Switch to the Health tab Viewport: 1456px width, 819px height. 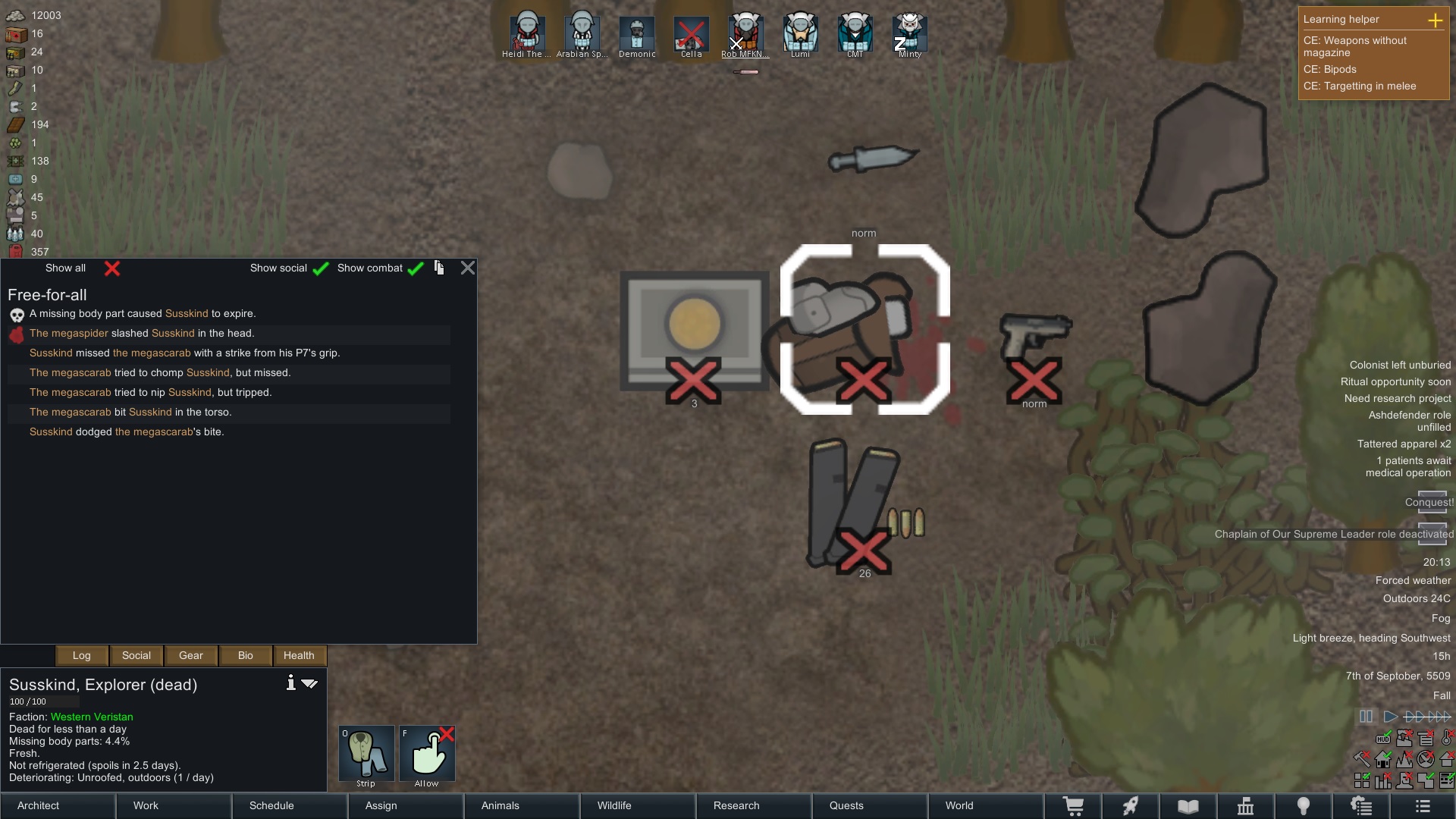coord(299,656)
